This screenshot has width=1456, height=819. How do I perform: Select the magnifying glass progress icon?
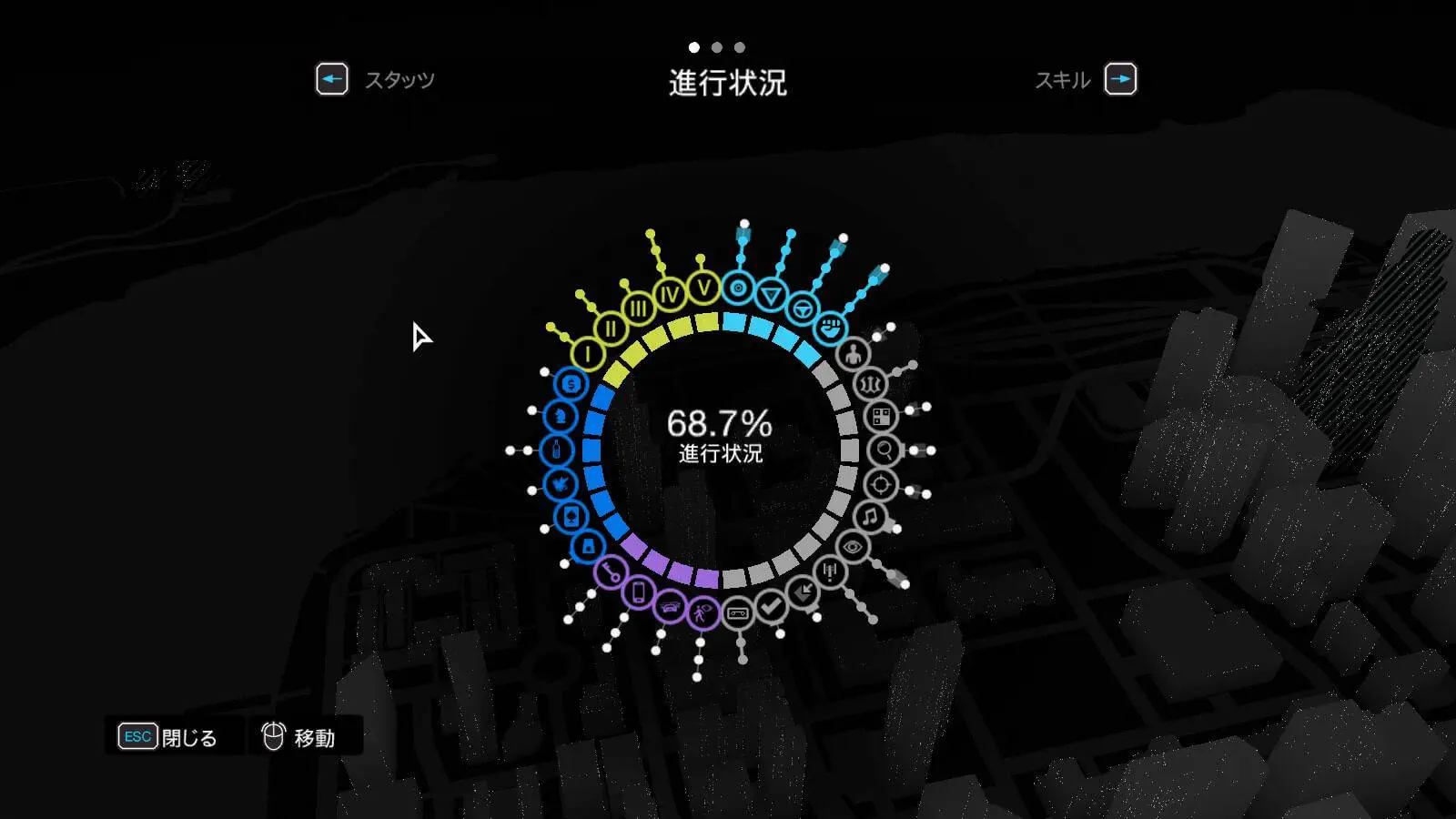(x=884, y=450)
